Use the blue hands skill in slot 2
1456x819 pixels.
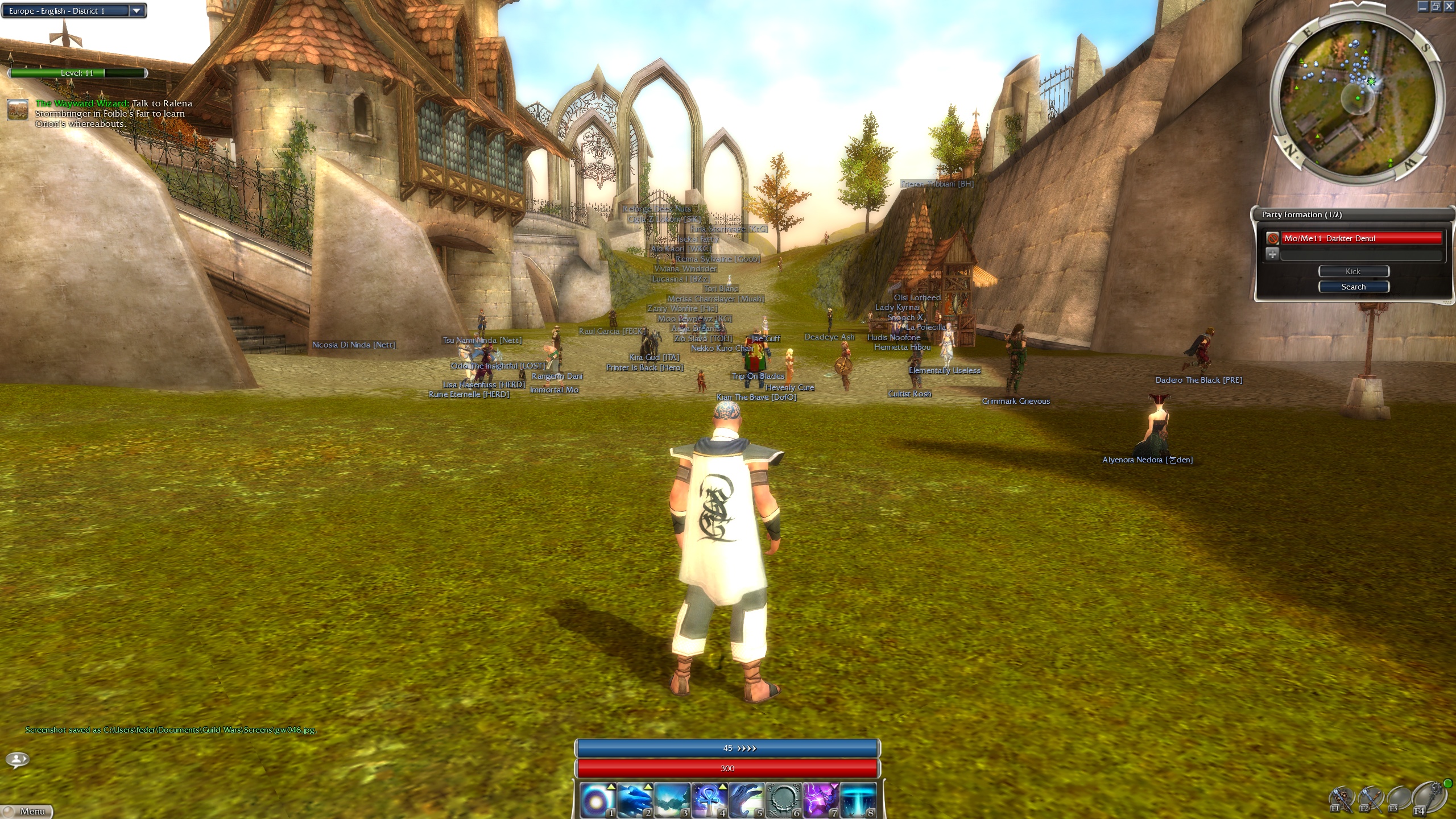[634, 800]
